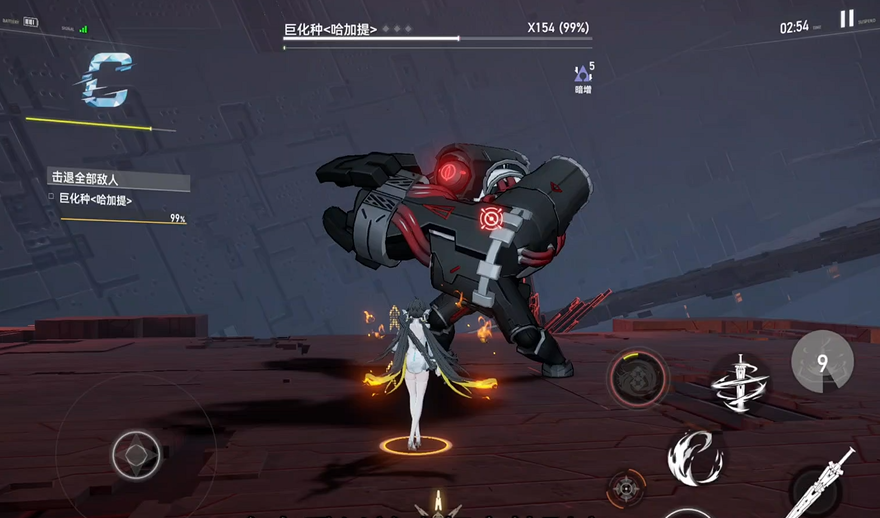Image resolution: width=880 pixels, height=518 pixels.
Task: Tap the virtual movement joystick
Action: (136, 456)
